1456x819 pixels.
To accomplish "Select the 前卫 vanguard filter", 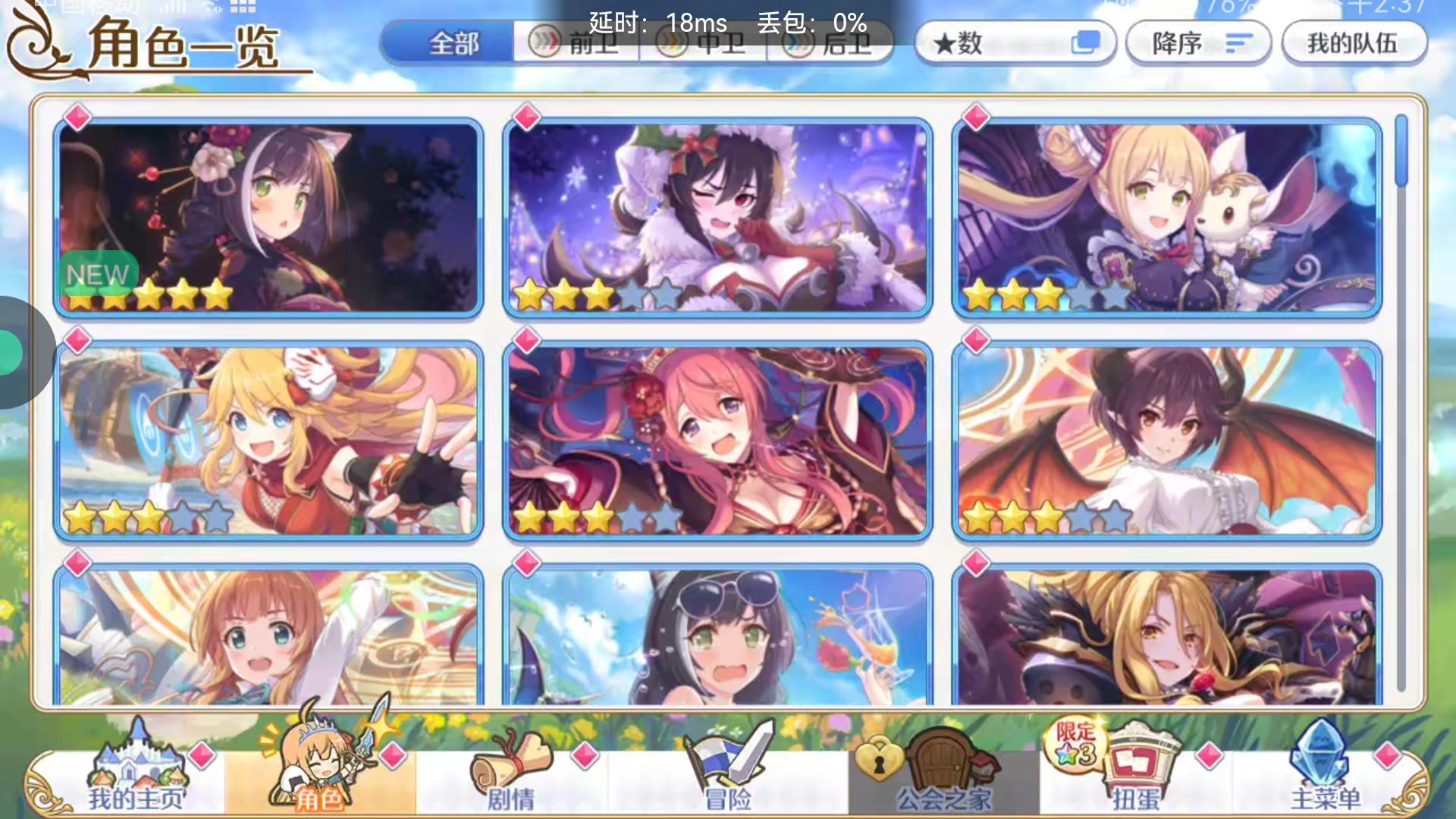I will click(x=576, y=43).
